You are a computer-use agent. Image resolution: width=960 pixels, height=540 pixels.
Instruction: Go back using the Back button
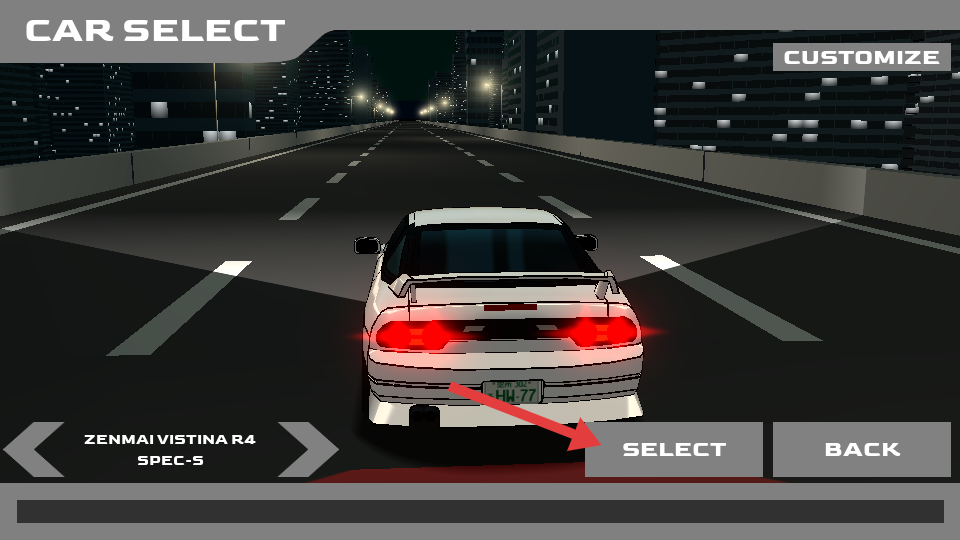861,449
